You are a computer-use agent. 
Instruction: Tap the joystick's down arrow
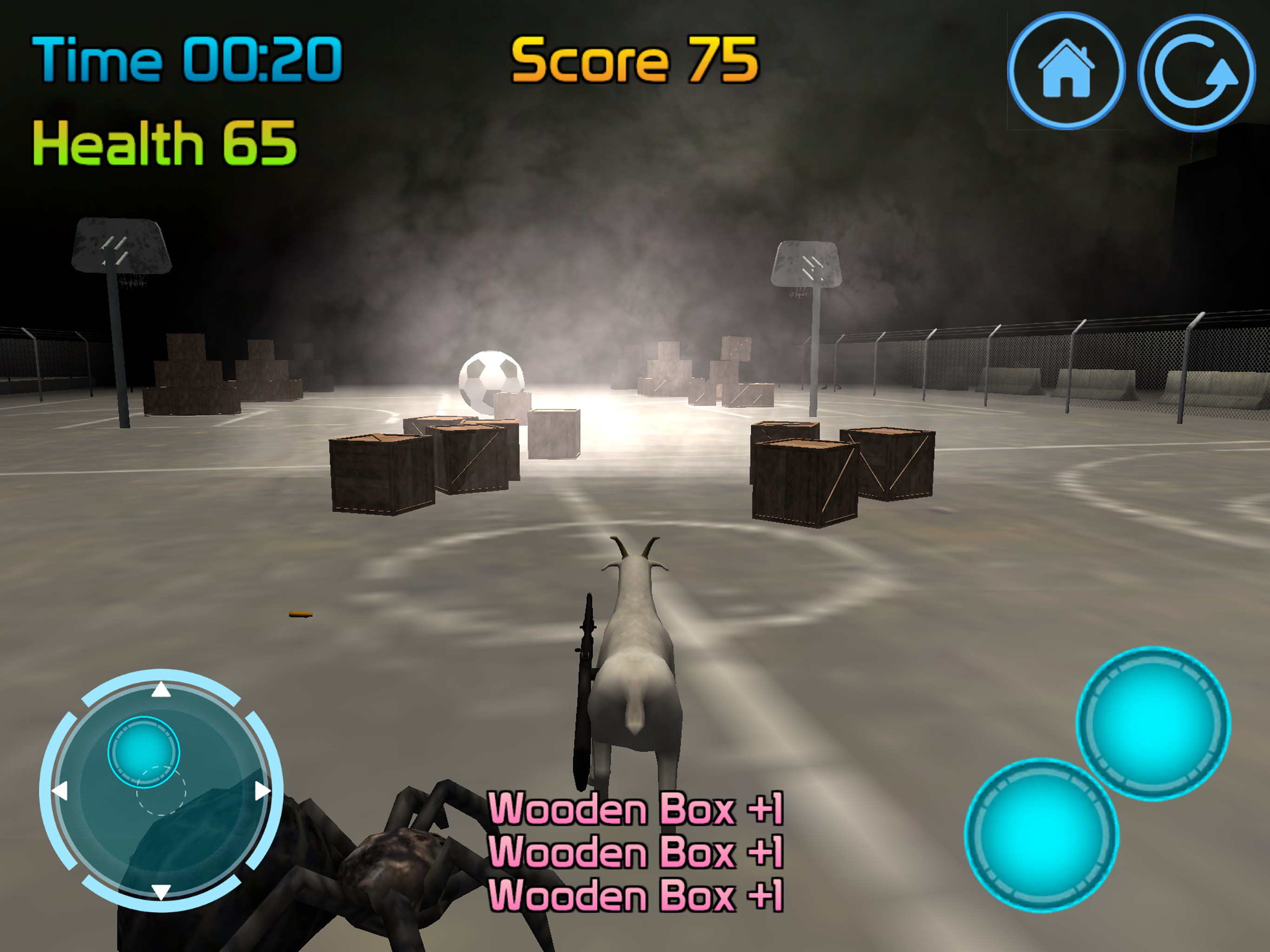(x=161, y=891)
